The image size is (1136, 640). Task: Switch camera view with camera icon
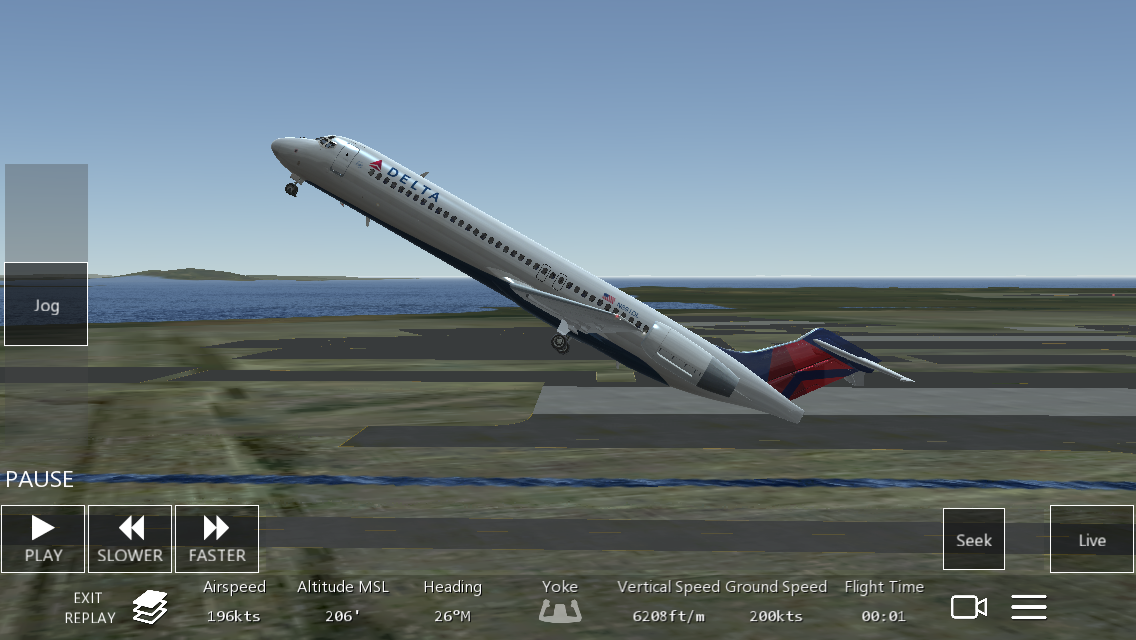click(968, 606)
